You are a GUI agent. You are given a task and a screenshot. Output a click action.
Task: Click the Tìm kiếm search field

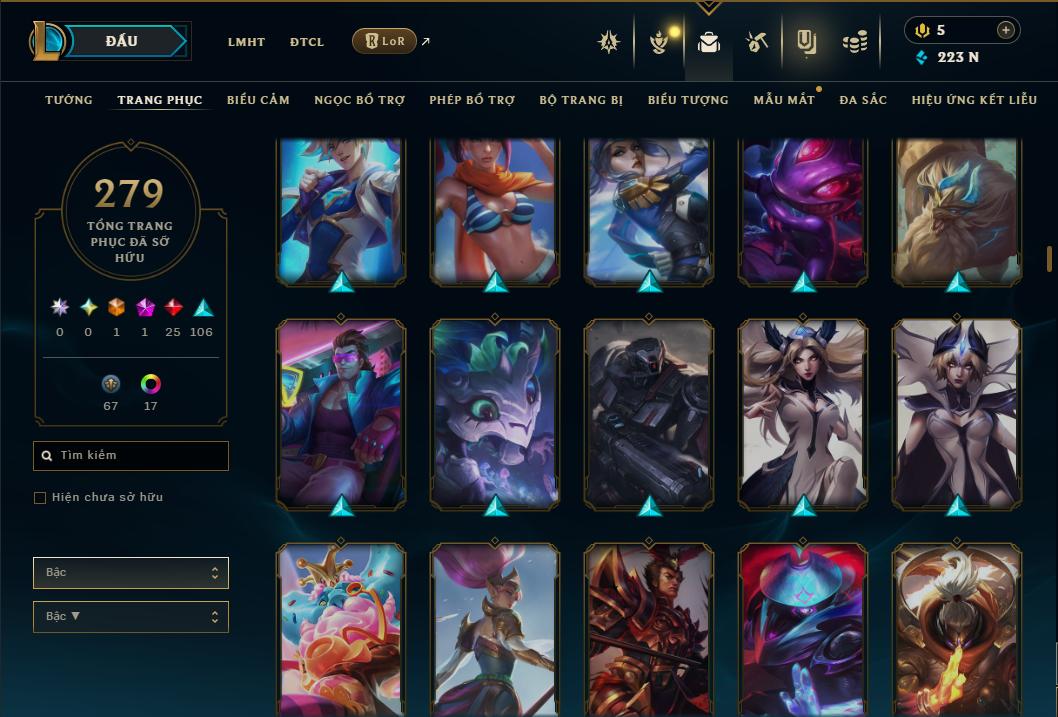pos(131,456)
